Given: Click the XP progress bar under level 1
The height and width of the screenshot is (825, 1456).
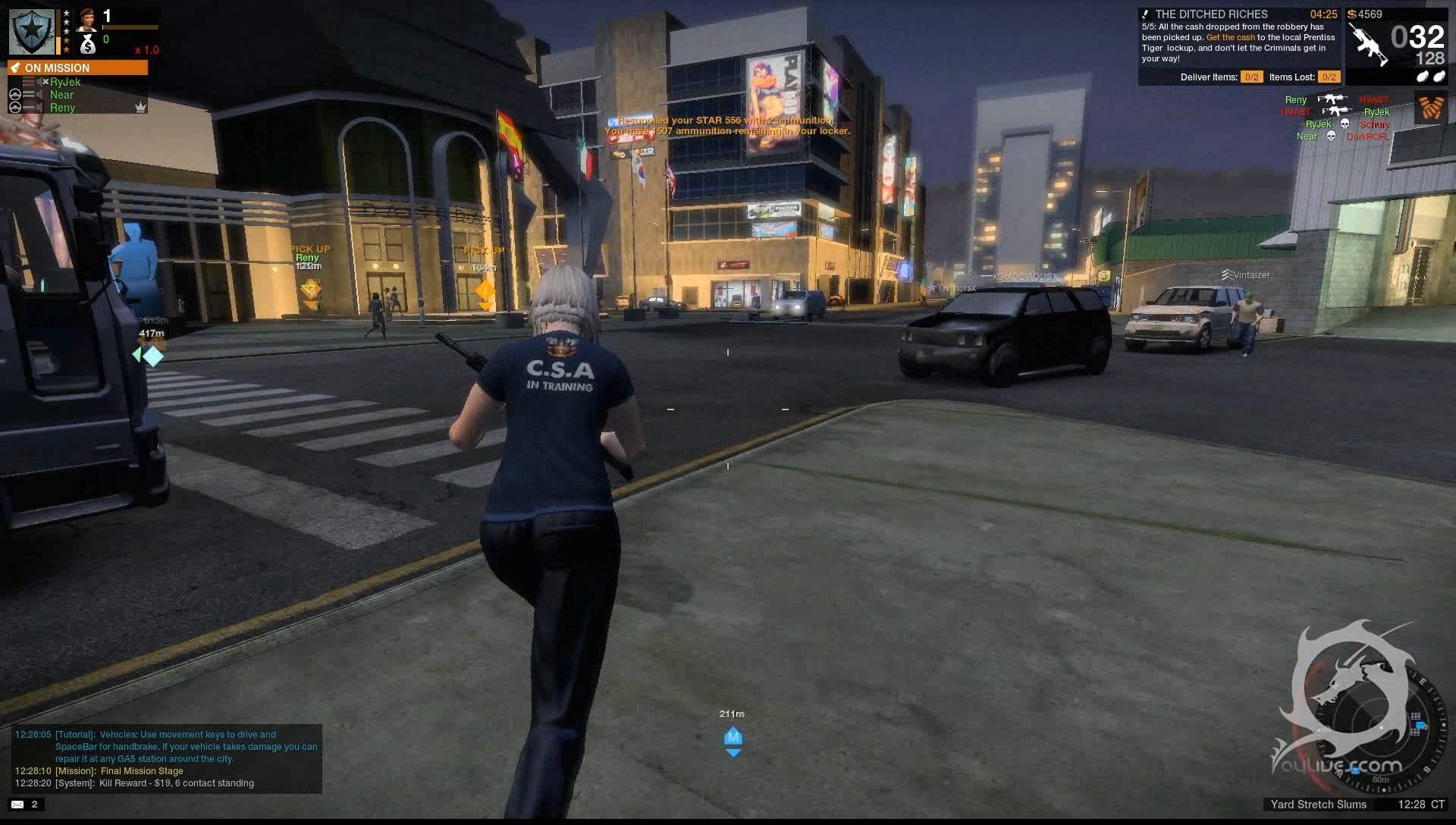Looking at the screenshot, I should (130, 27).
